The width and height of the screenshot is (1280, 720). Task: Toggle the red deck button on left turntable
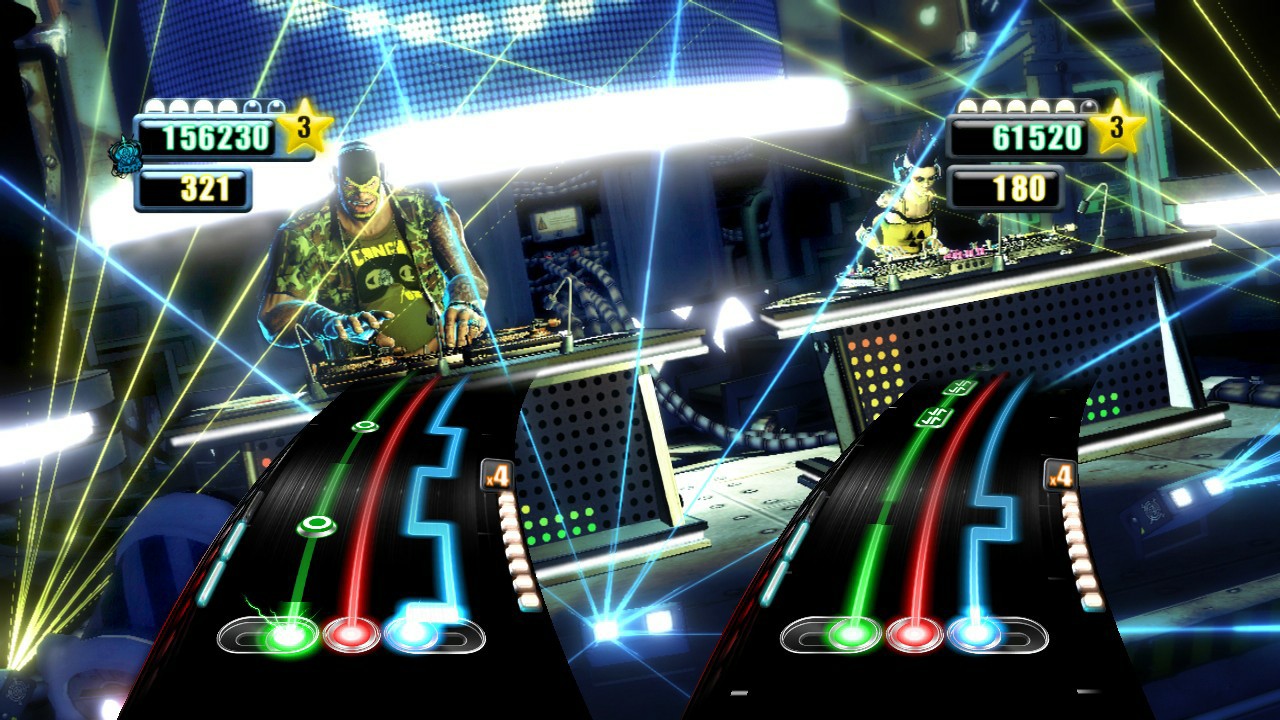click(x=352, y=634)
